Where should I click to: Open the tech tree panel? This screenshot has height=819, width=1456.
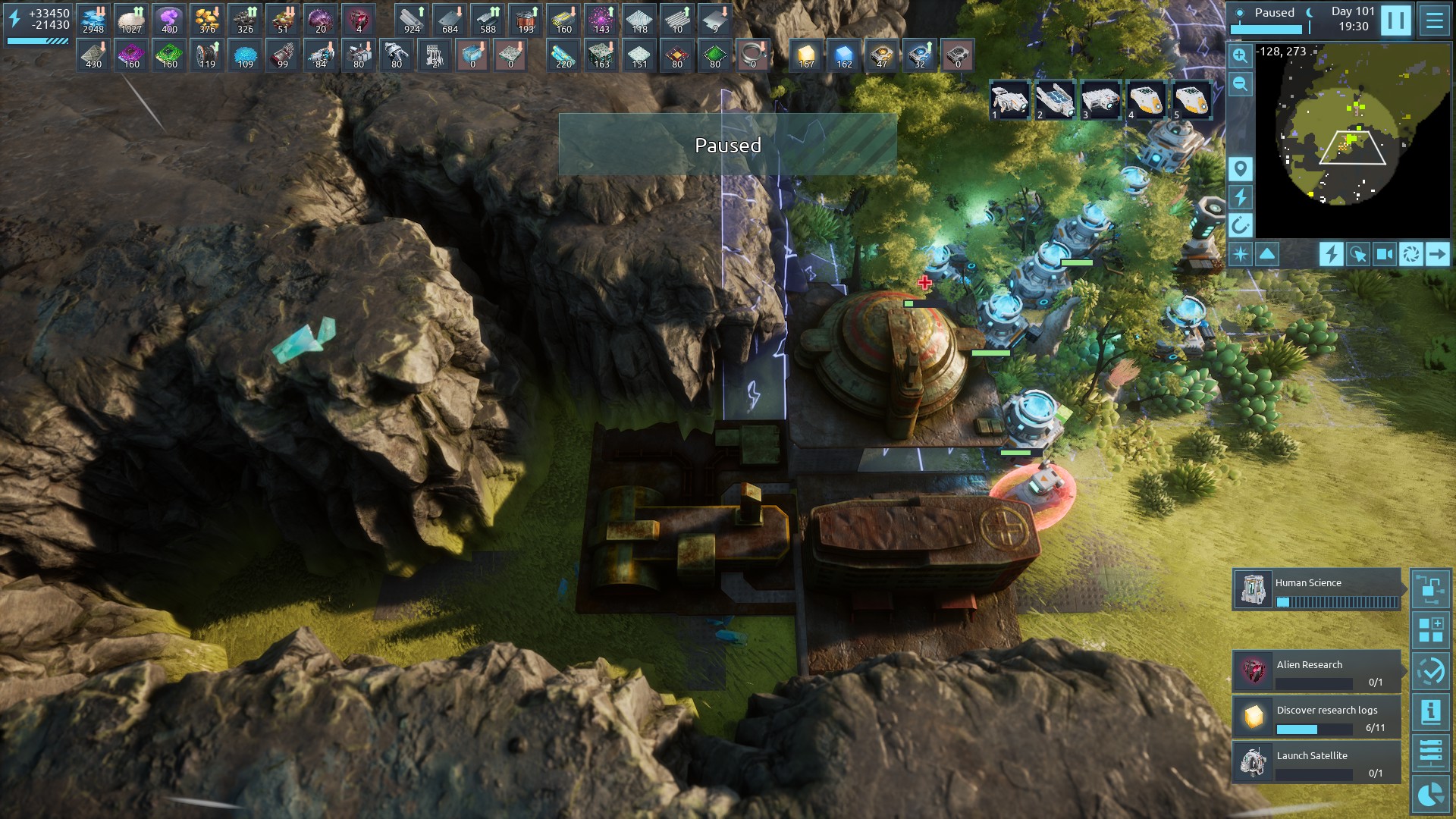tap(1430, 589)
